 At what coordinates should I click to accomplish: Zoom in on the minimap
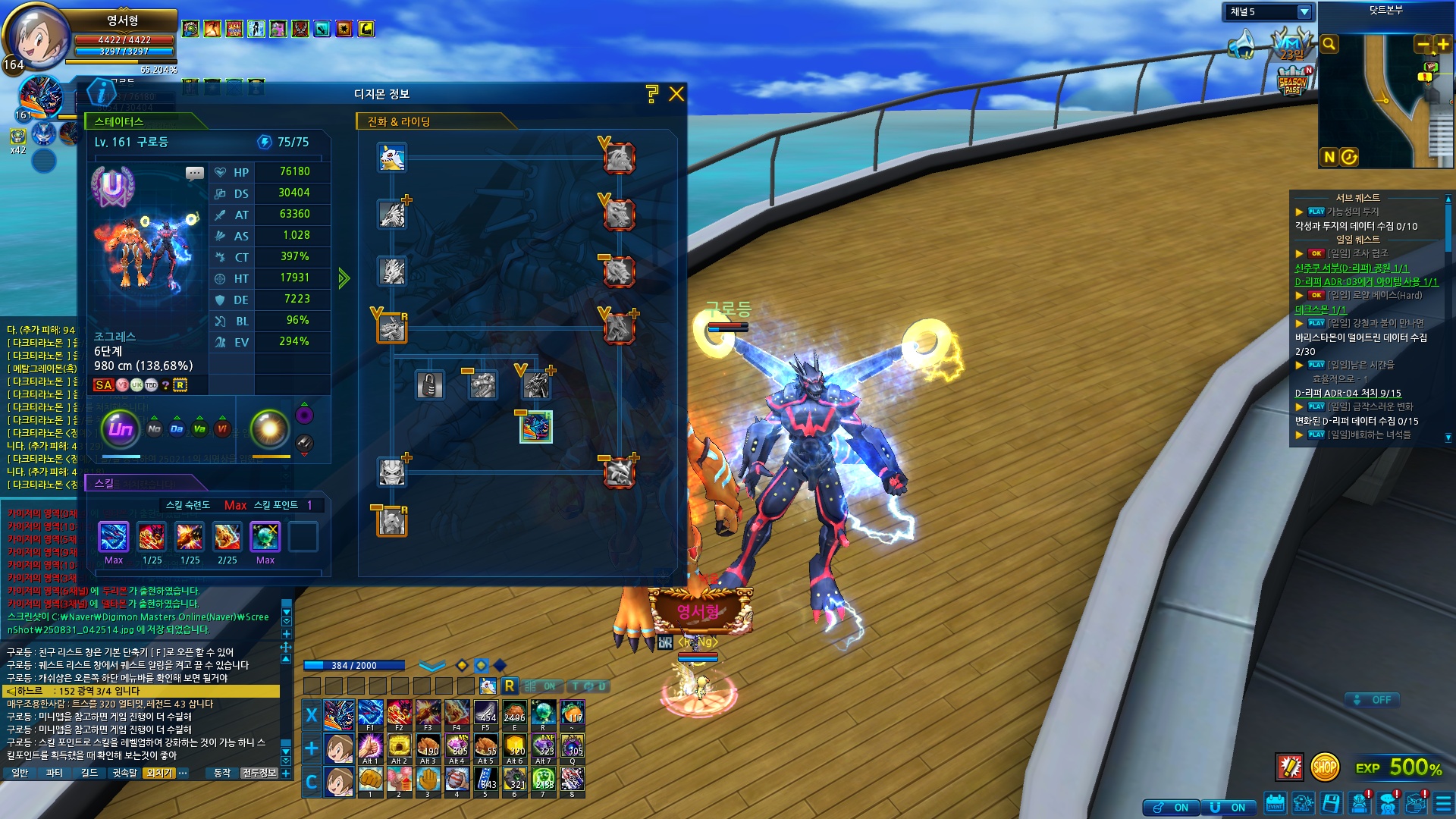(1442, 45)
